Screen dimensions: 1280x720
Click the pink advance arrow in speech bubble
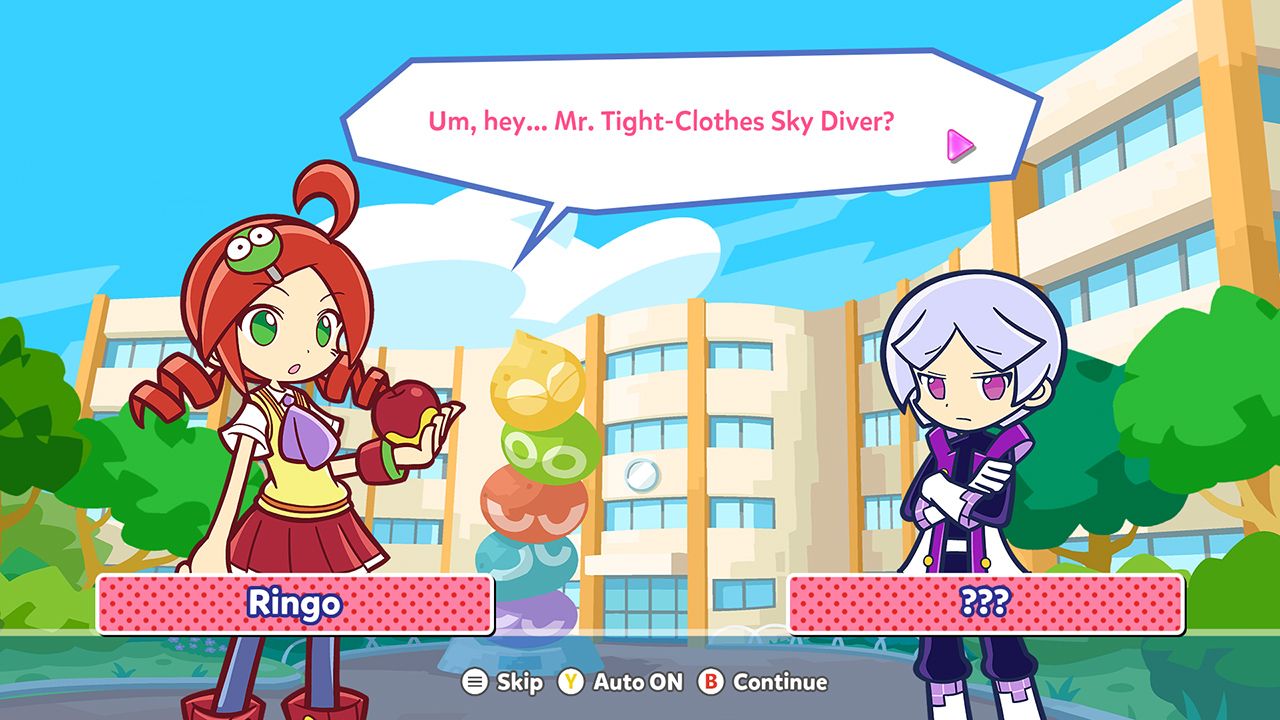coord(961,144)
